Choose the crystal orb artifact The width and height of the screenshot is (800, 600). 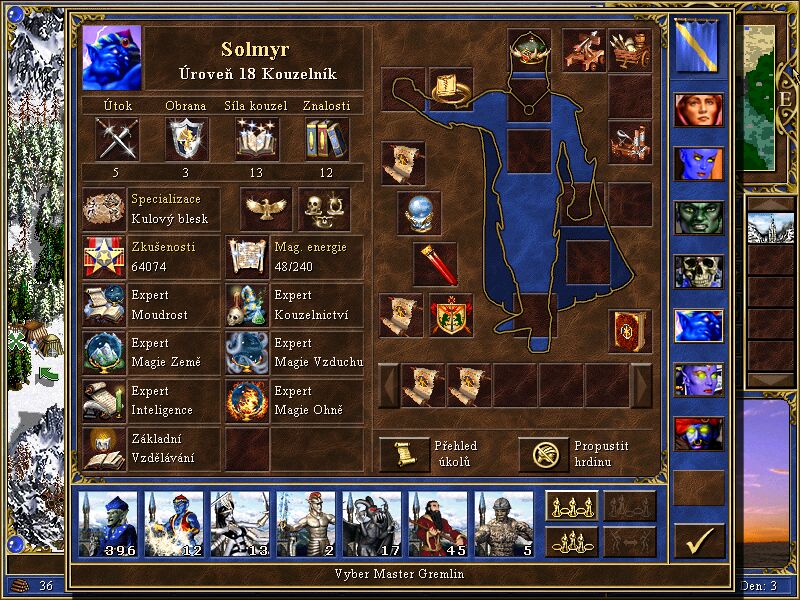point(418,213)
